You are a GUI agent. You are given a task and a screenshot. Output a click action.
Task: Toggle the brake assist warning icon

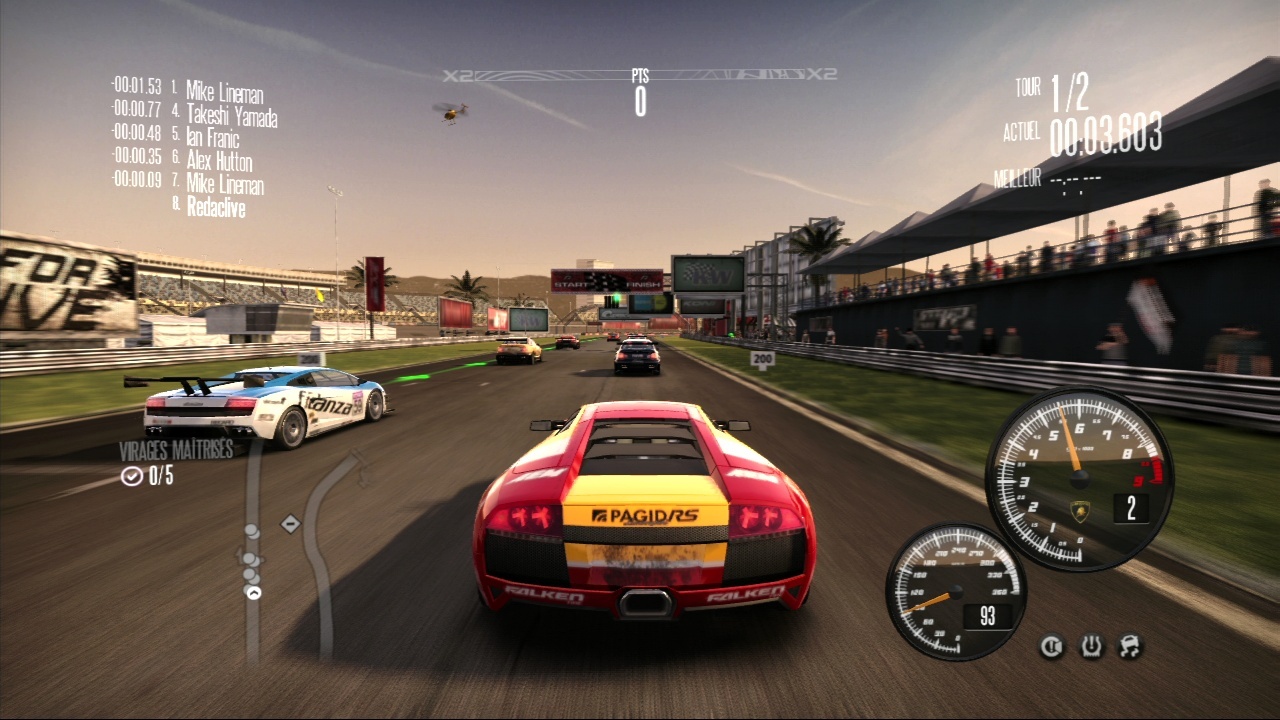pos(1052,647)
